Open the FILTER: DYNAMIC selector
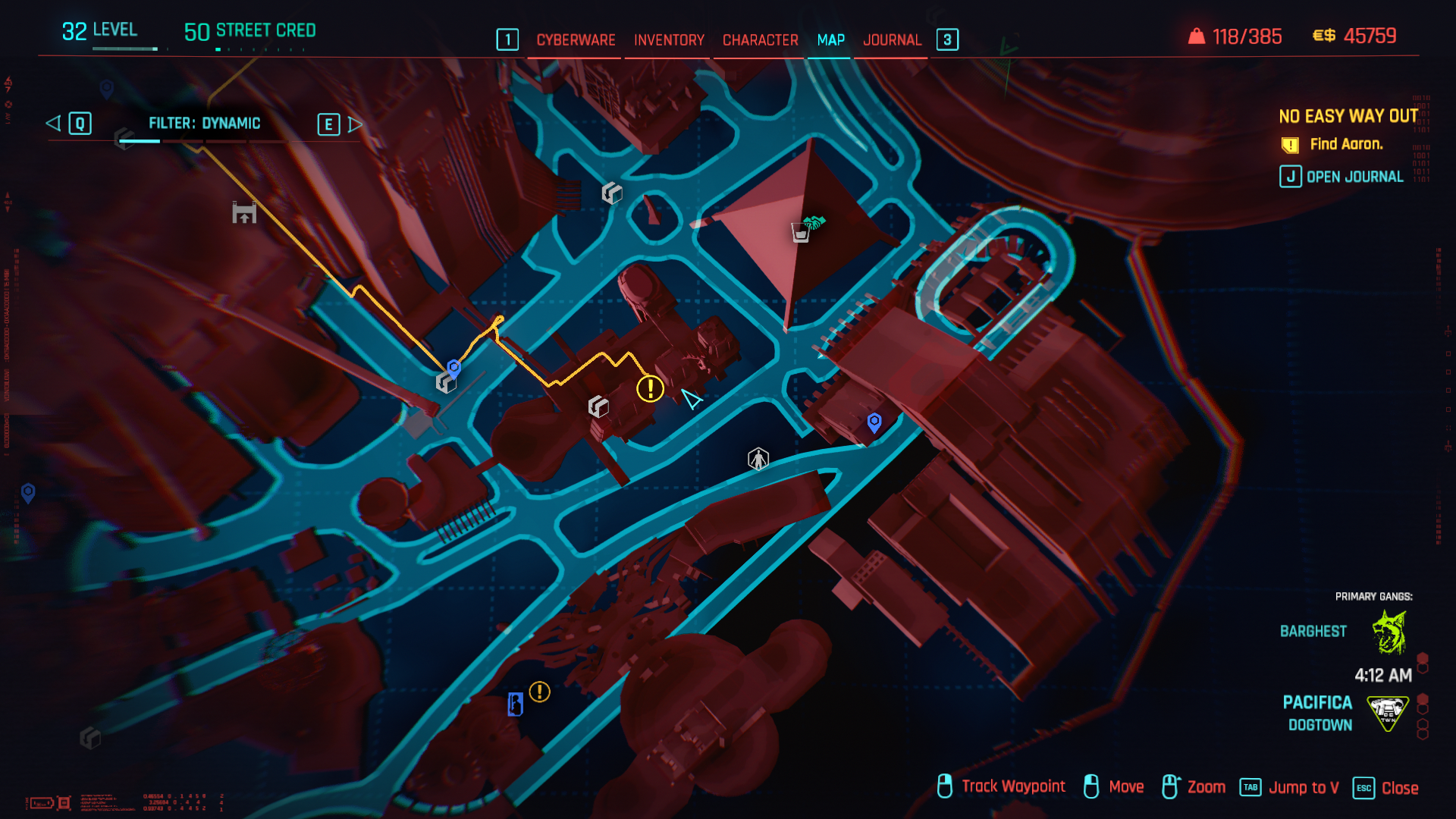 205,124
